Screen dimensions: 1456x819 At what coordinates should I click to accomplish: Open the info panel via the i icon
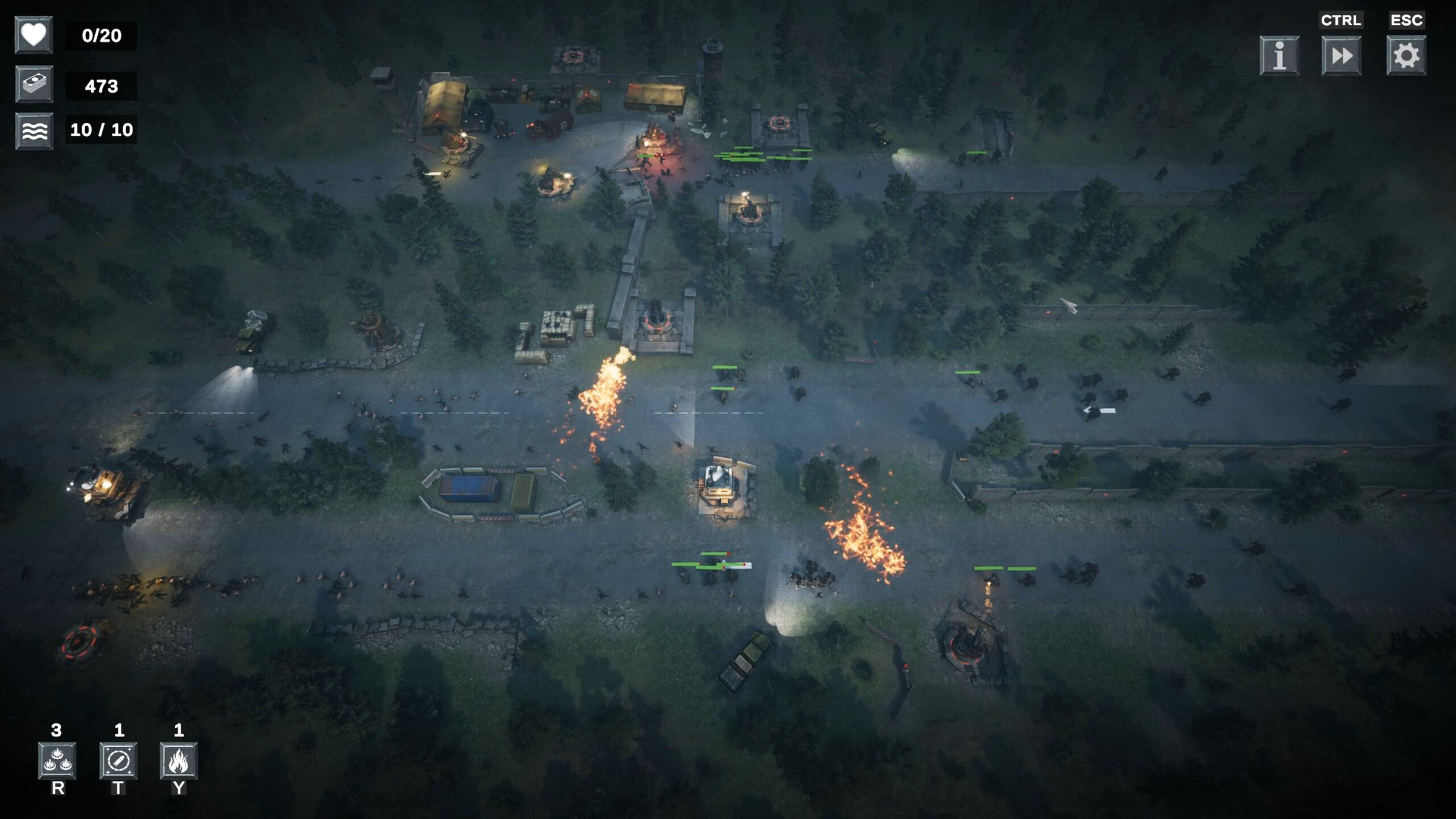1279,55
